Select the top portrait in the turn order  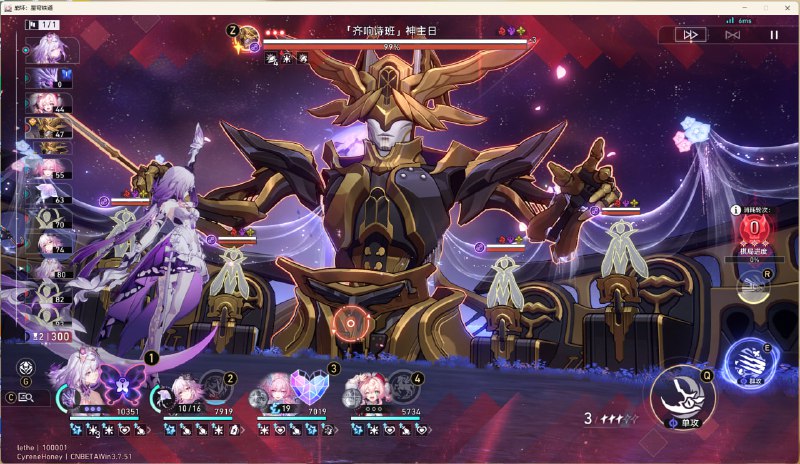coord(46,50)
